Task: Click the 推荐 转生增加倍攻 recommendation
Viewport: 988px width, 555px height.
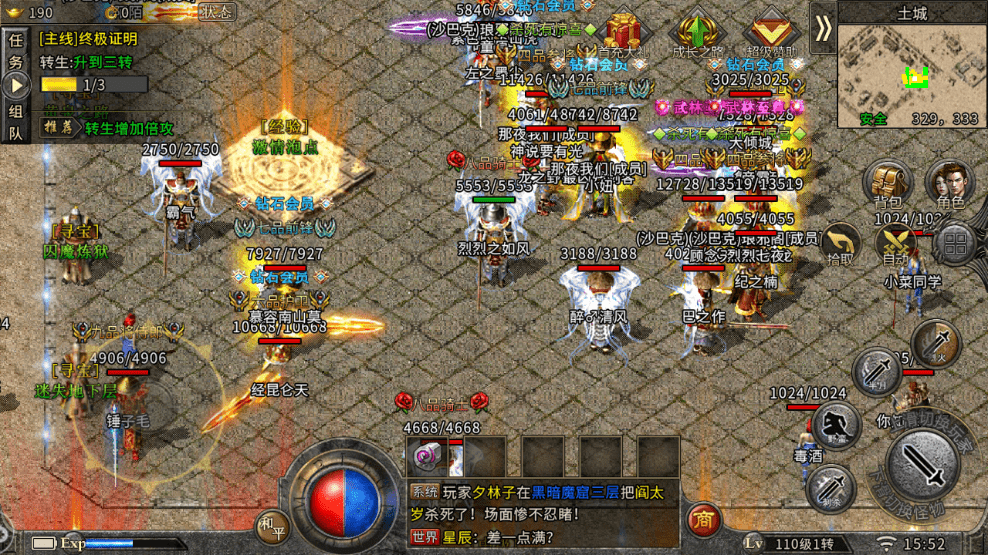Action: point(108,128)
